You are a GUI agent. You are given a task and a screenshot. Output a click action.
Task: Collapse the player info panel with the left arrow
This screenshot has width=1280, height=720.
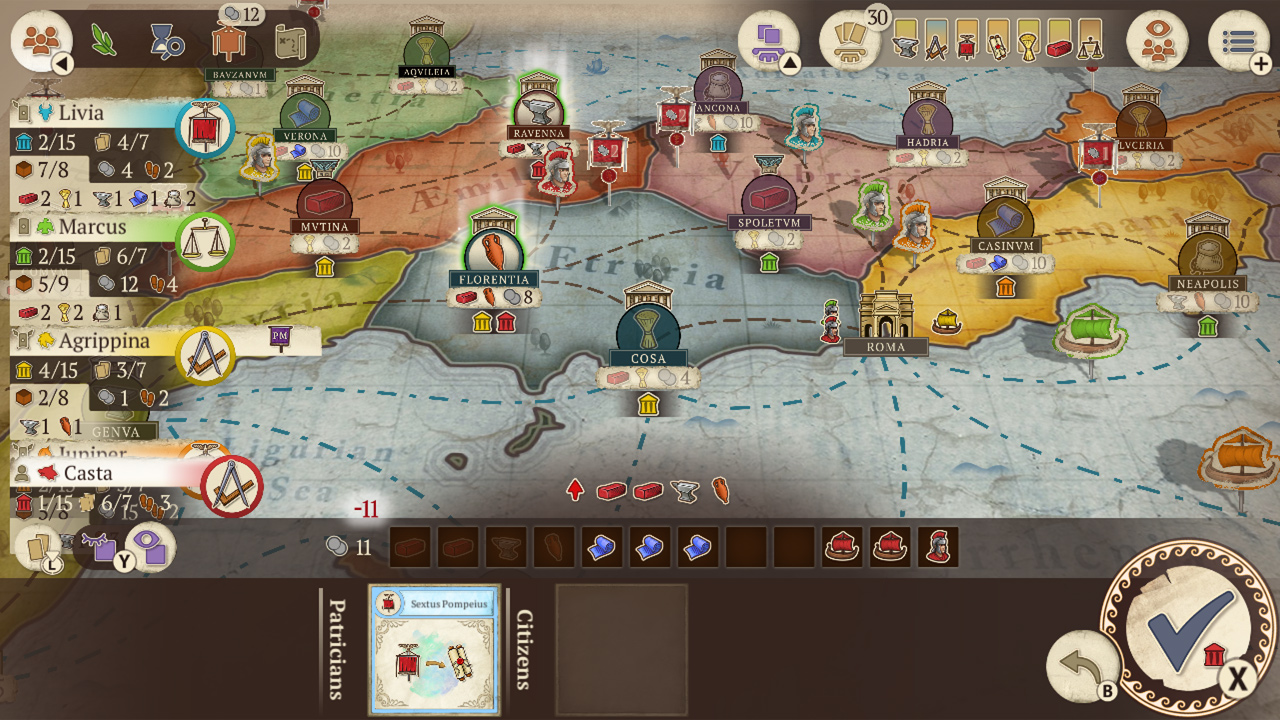pos(62,62)
